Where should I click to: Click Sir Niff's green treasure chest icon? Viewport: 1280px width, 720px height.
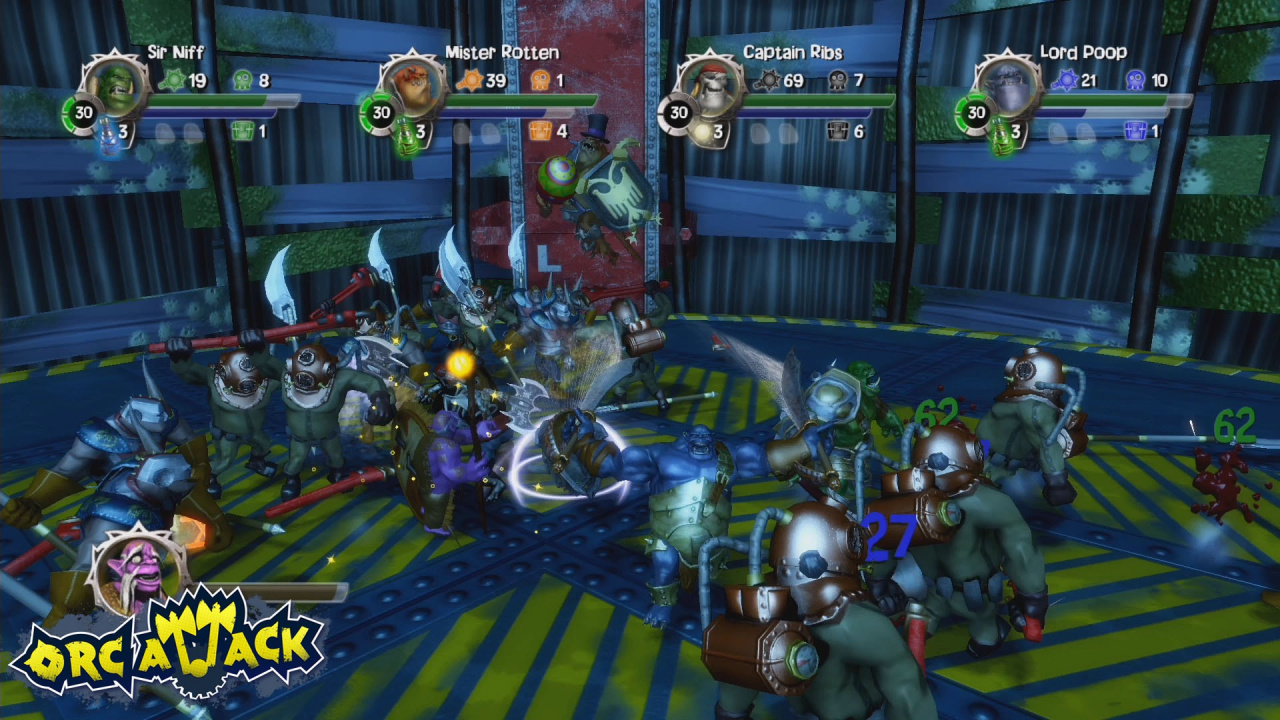point(241,131)
